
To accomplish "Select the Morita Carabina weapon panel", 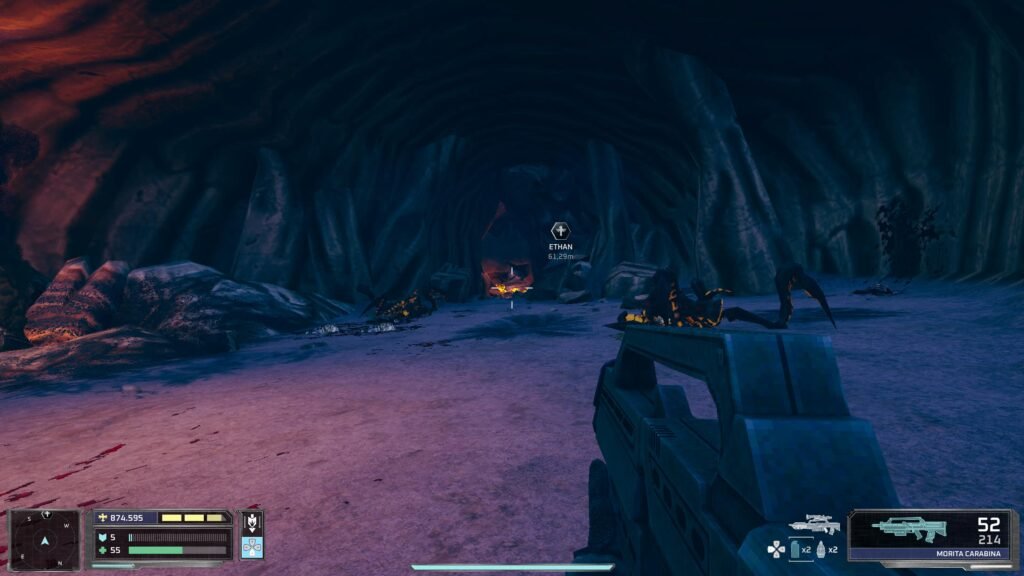I will [931, 535].
